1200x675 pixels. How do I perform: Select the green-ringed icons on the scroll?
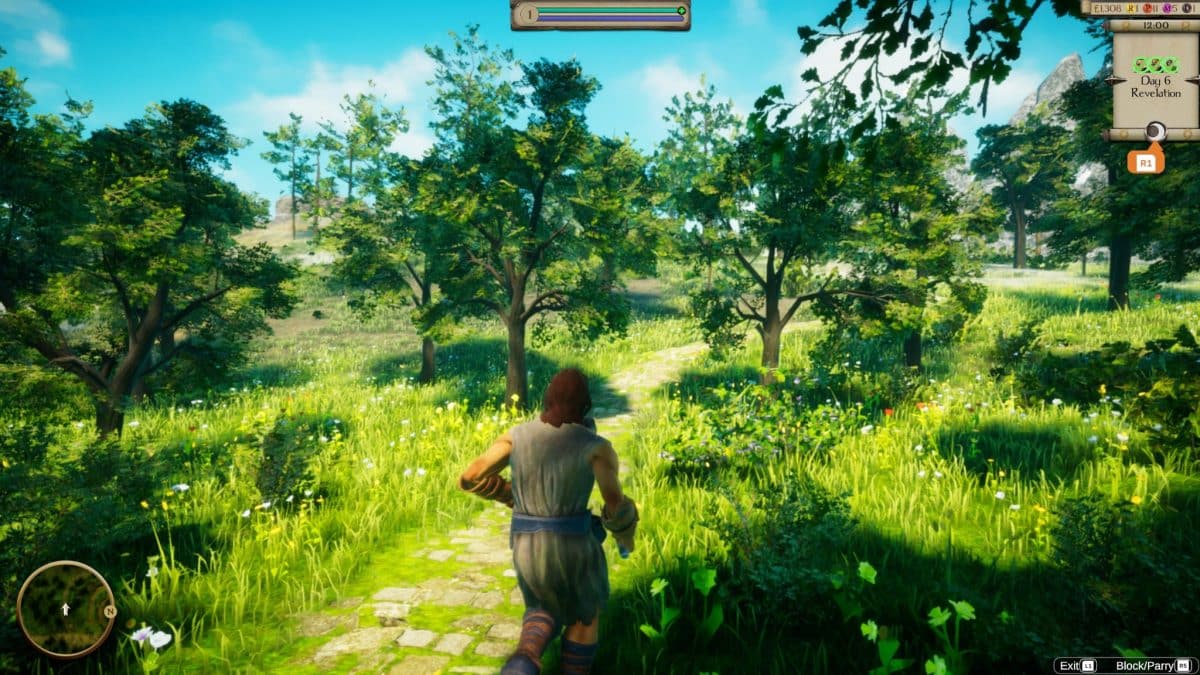point(1155,64)
